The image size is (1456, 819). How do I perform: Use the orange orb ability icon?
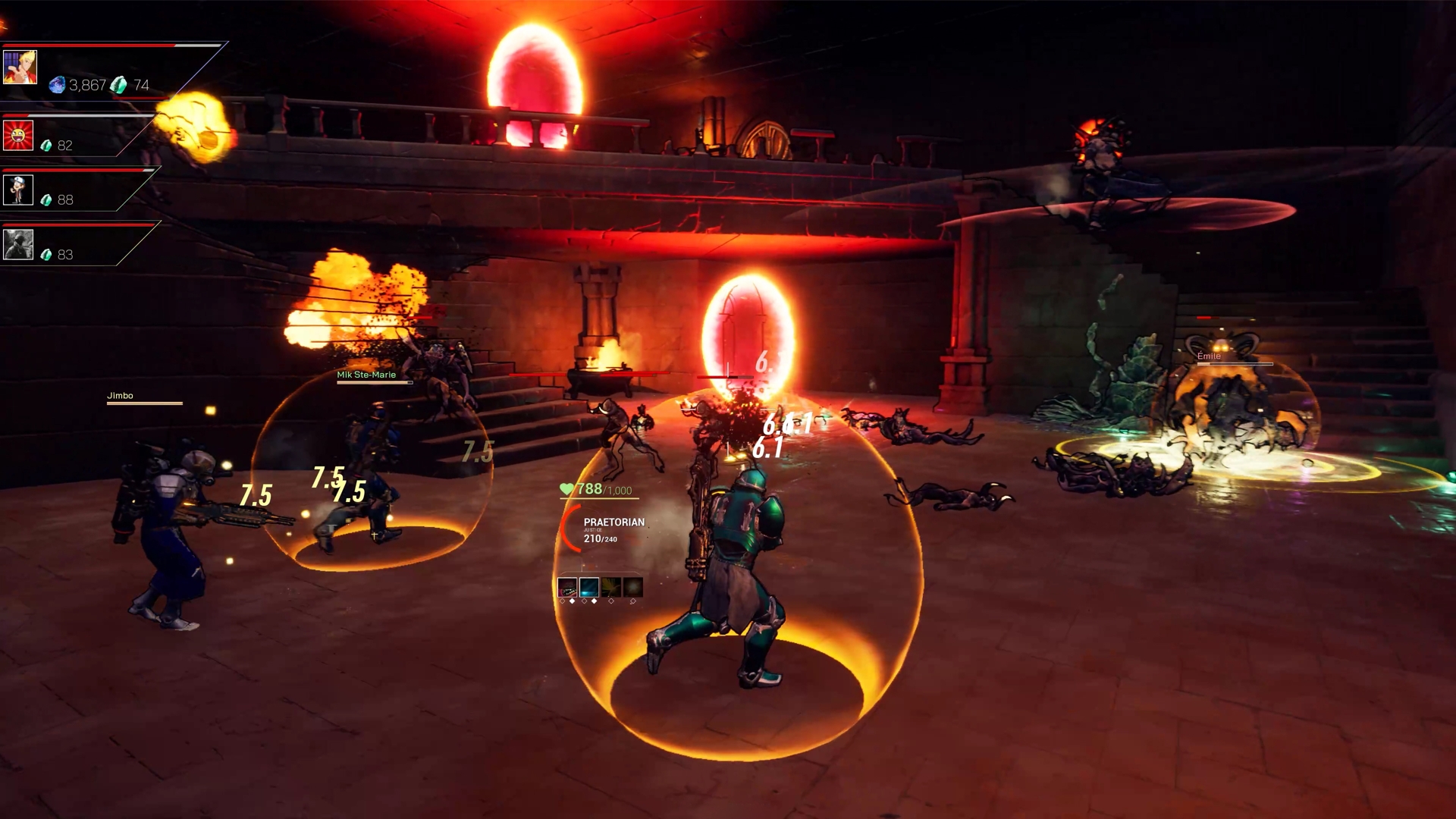click(632, 587)
